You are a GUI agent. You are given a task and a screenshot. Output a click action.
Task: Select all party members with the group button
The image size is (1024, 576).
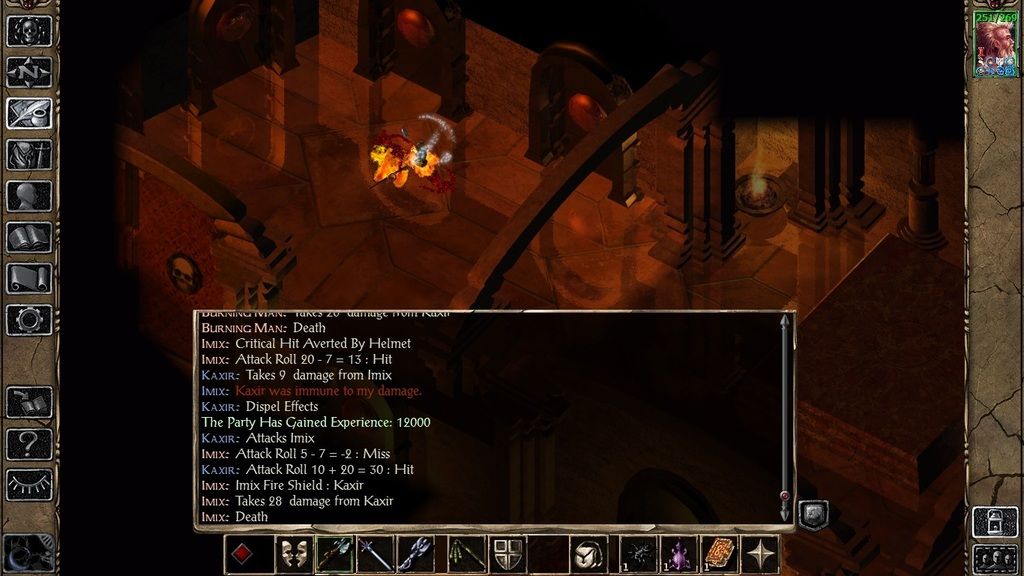click(x=995, y=558)
